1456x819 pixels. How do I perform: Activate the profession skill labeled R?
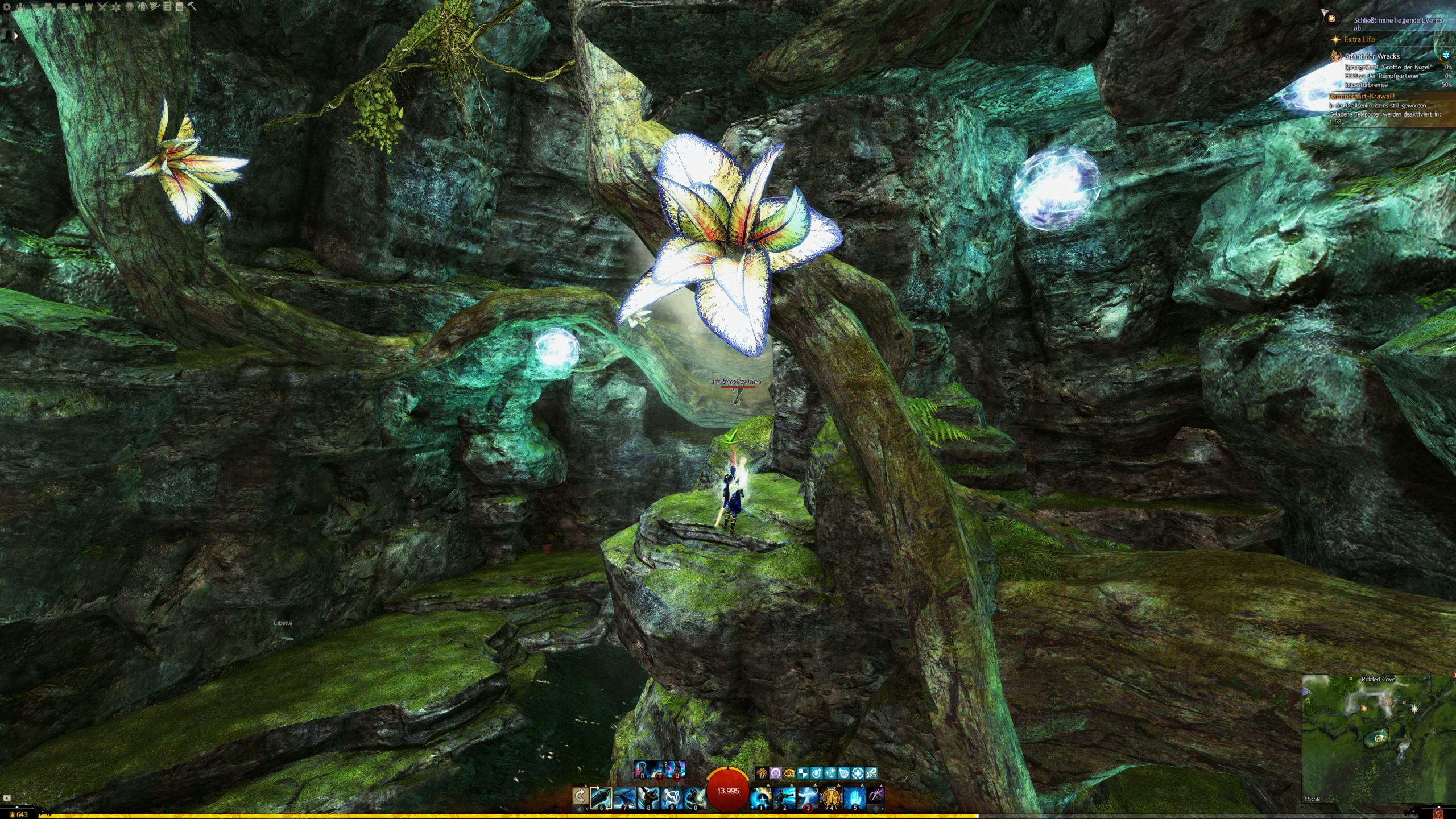click(643, 770)
